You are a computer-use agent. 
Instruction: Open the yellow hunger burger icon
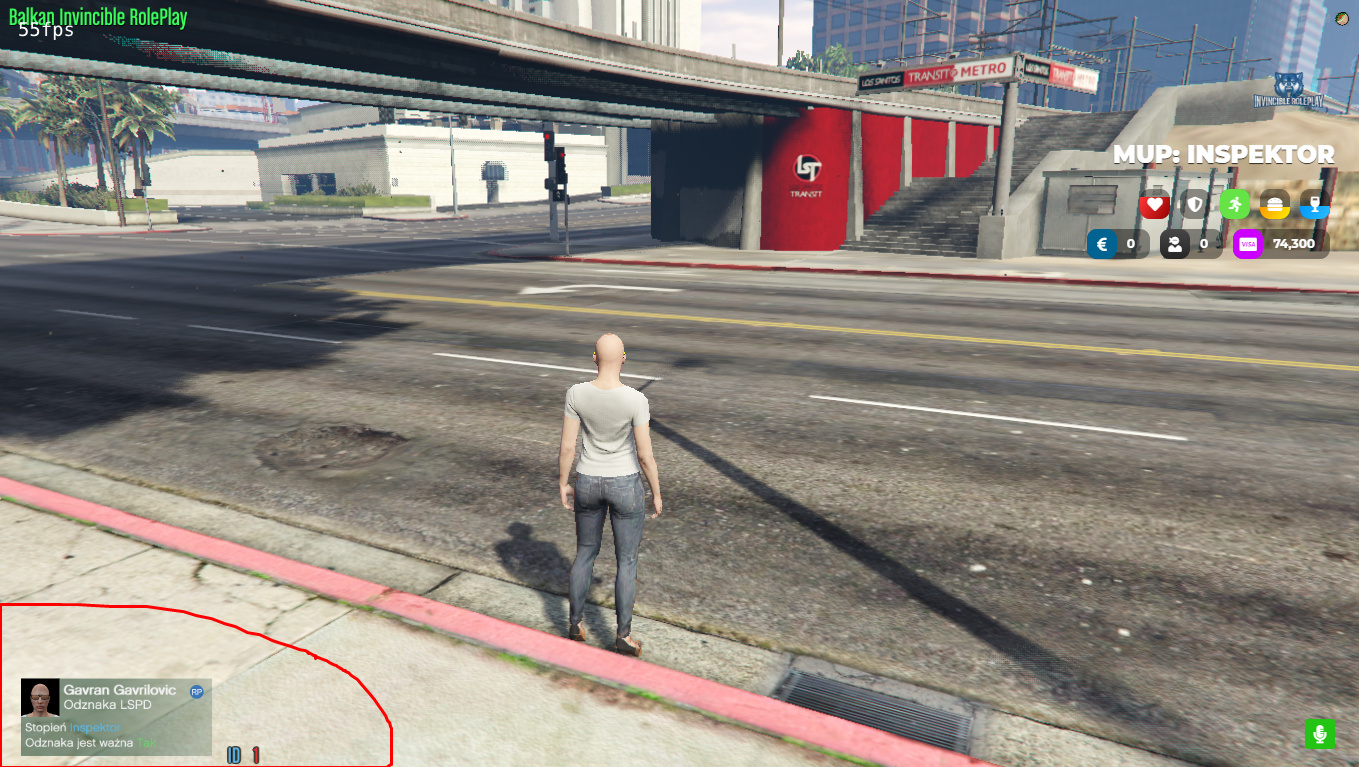tap(1274, 204)
